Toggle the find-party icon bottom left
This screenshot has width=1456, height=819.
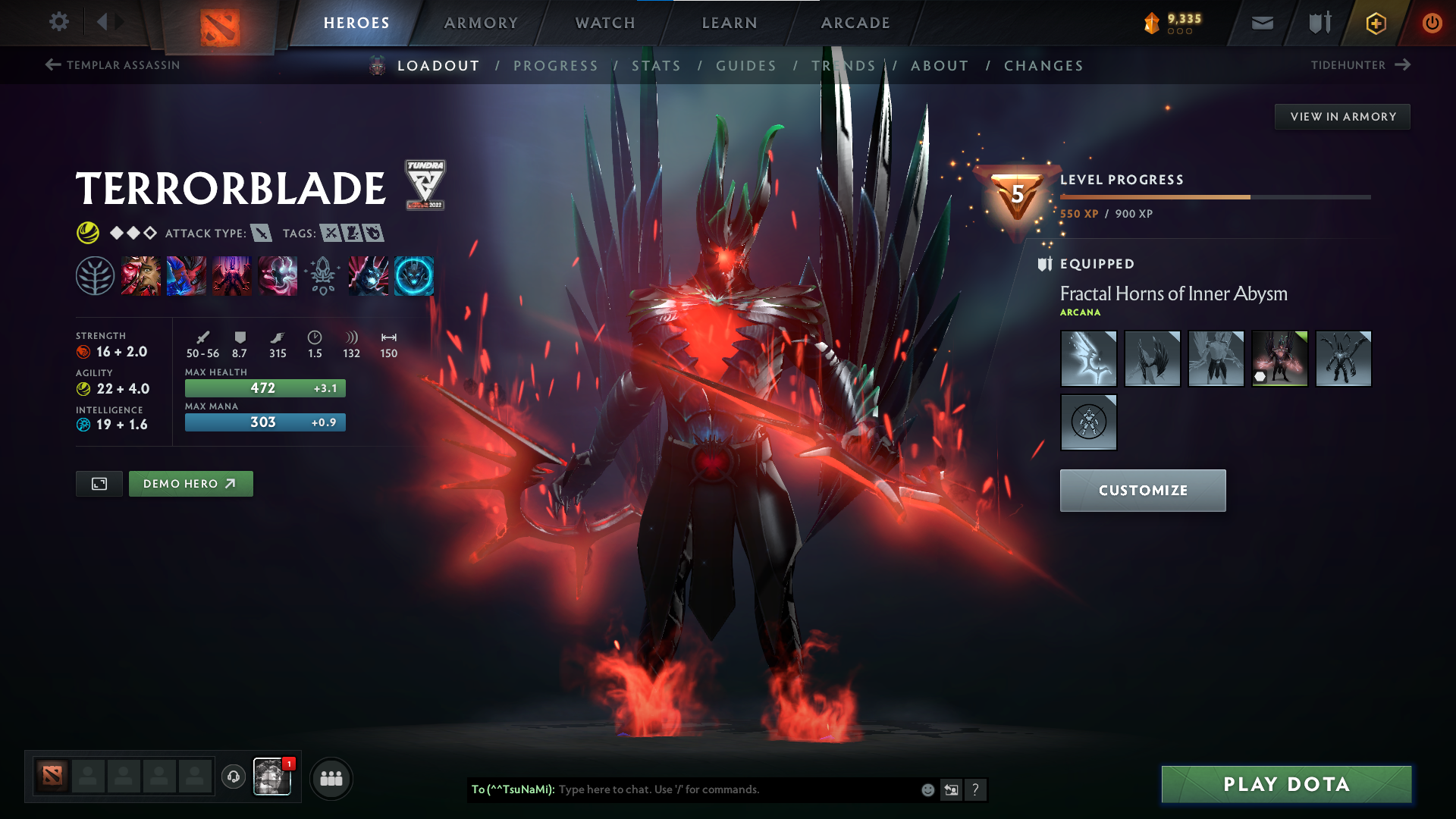331,777
